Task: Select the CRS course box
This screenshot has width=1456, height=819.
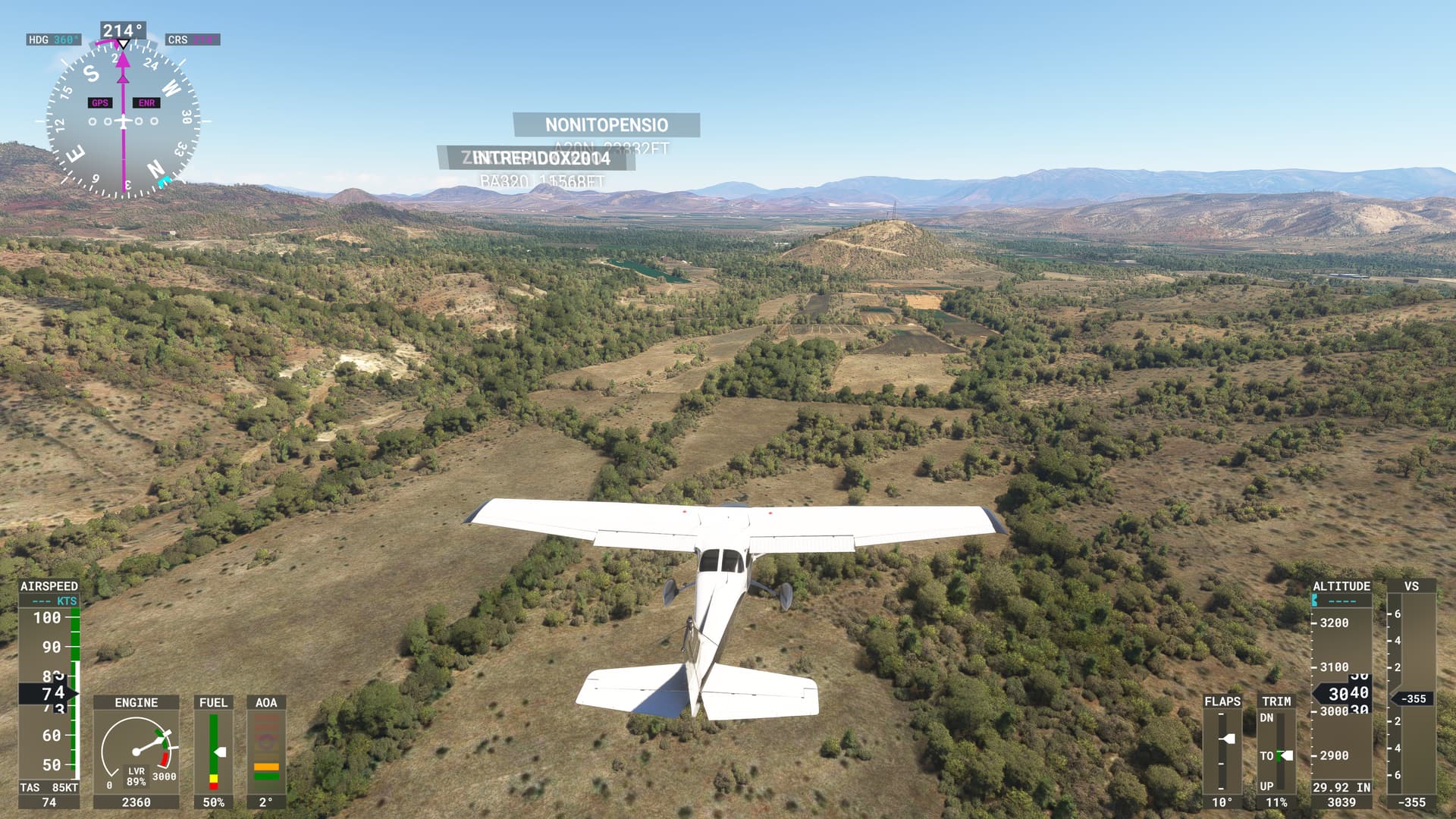Action: [193, 39]
